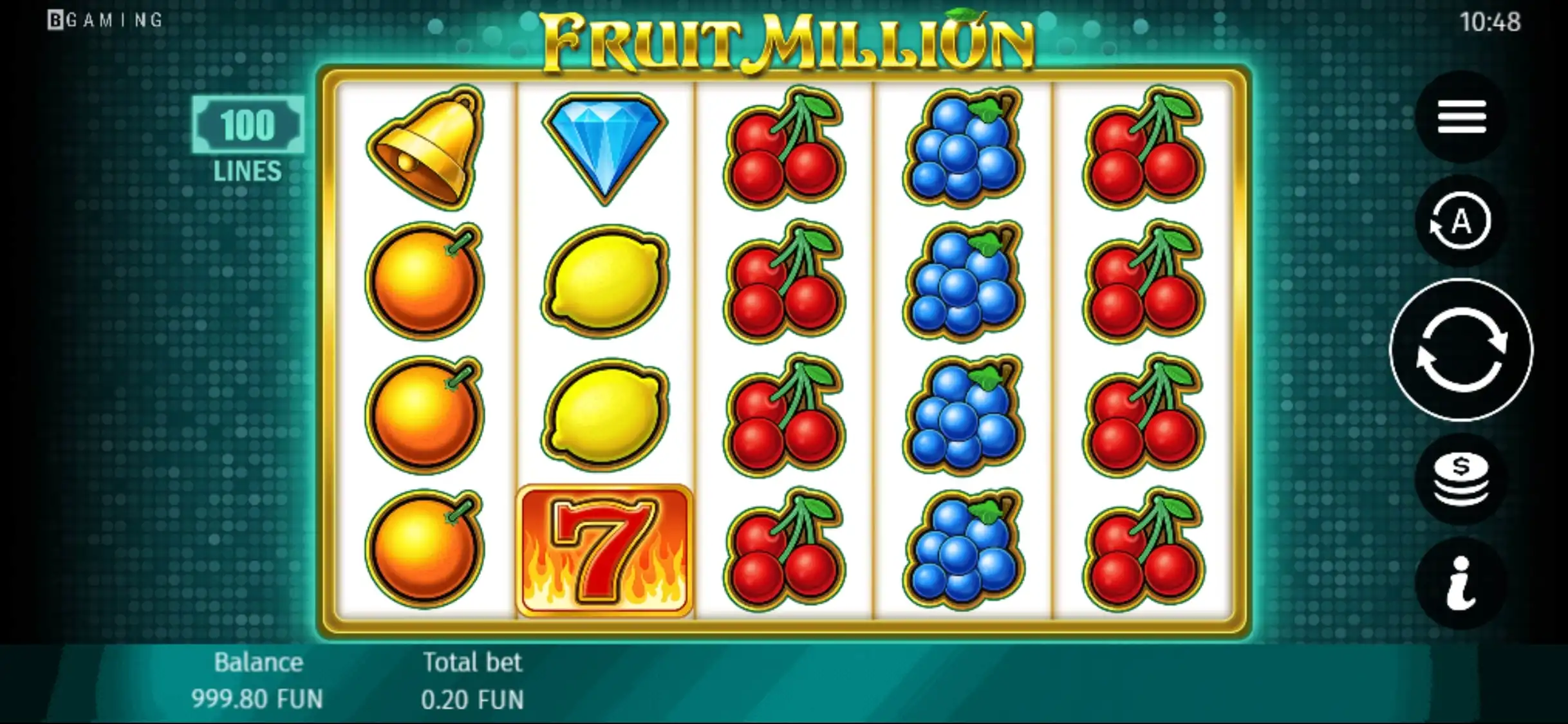Screen dimensions: 1568x724
Task: Open the hamburger menu
Action: (1461, 117)
